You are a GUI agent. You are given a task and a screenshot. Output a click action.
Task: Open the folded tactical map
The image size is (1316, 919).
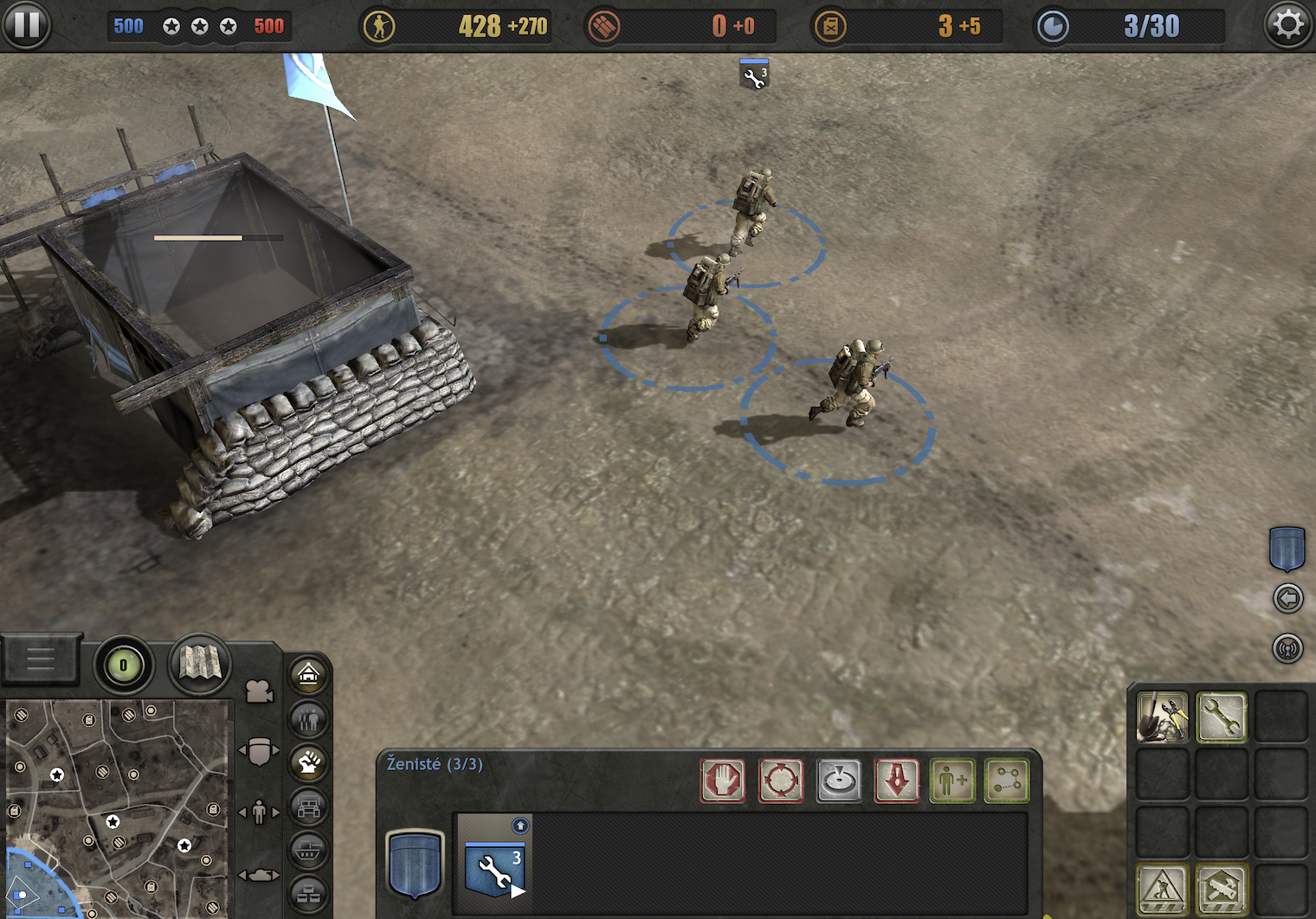coord(200,664)
